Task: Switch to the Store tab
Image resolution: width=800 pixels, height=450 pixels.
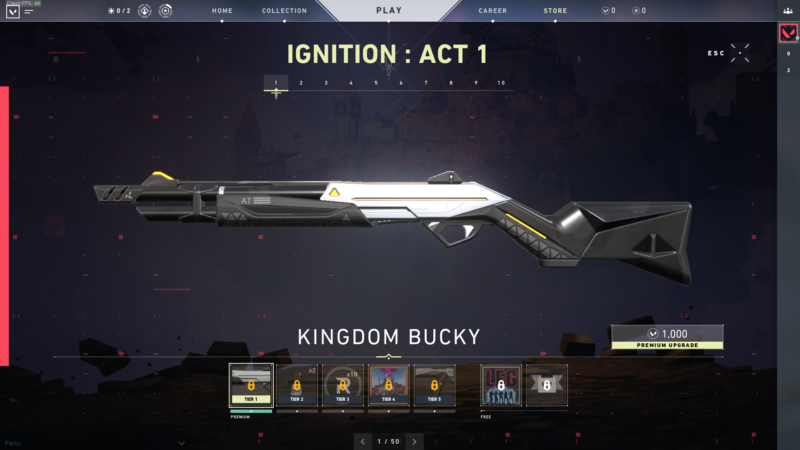Action: tap(555, 11)
